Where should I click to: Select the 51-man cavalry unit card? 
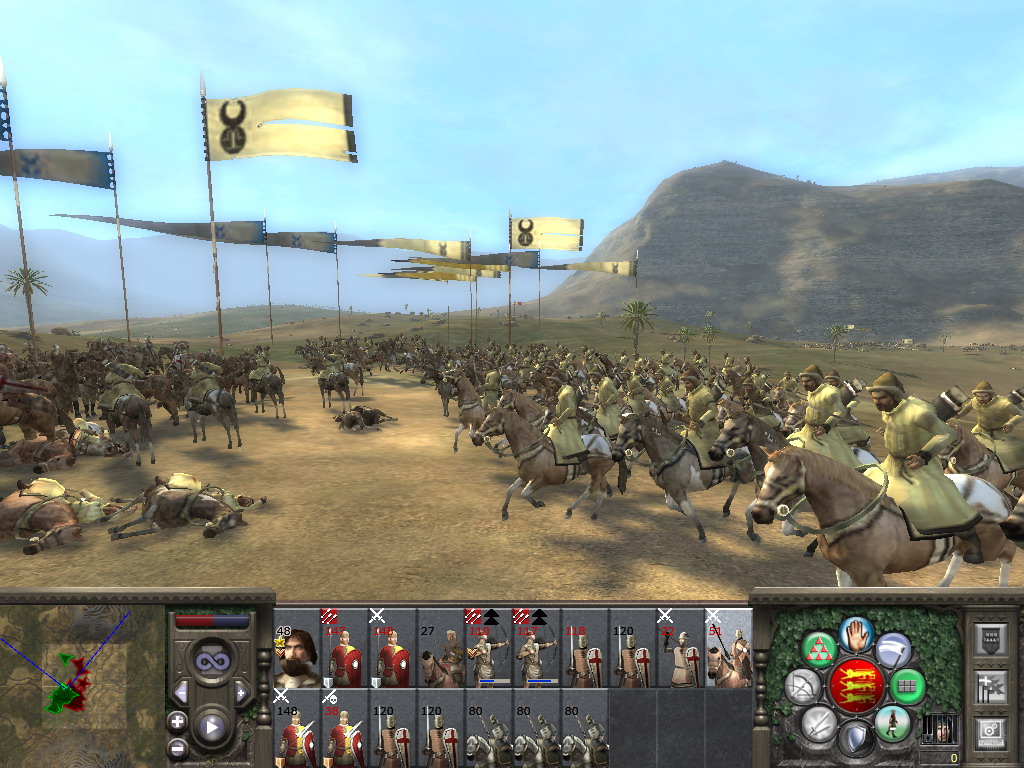point(729,656)
